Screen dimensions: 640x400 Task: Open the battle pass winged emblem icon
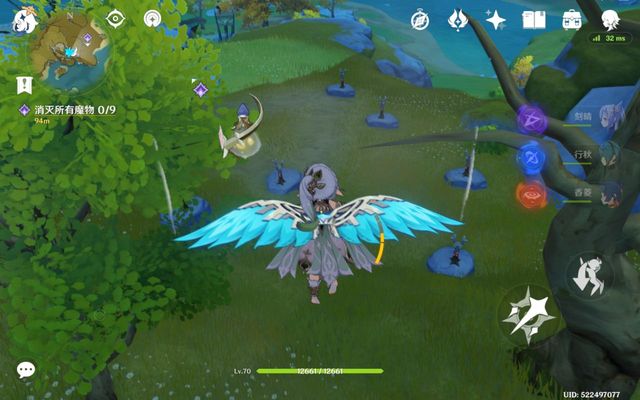(x=458, y=19)
